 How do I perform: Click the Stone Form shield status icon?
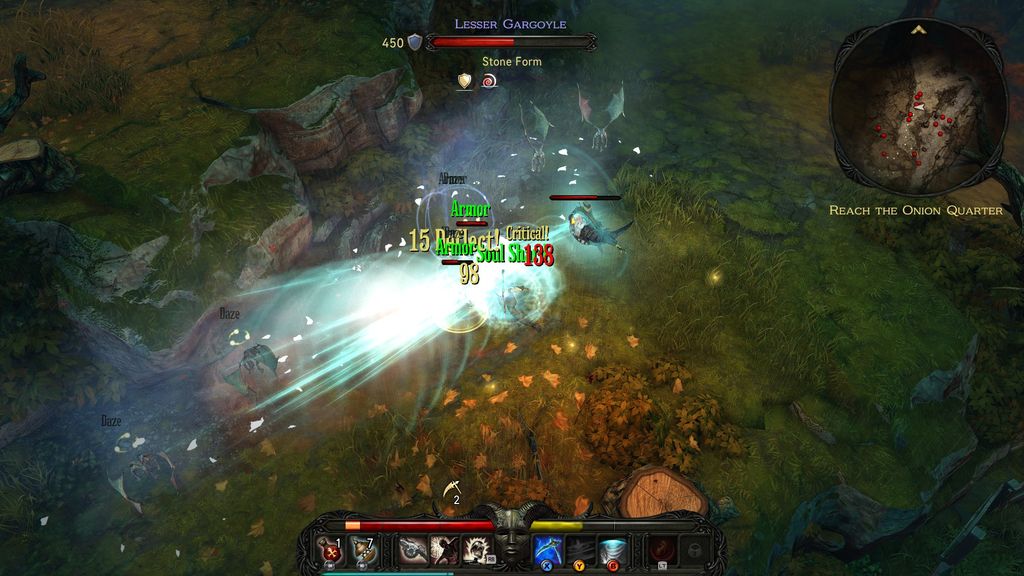click(464, 81)
